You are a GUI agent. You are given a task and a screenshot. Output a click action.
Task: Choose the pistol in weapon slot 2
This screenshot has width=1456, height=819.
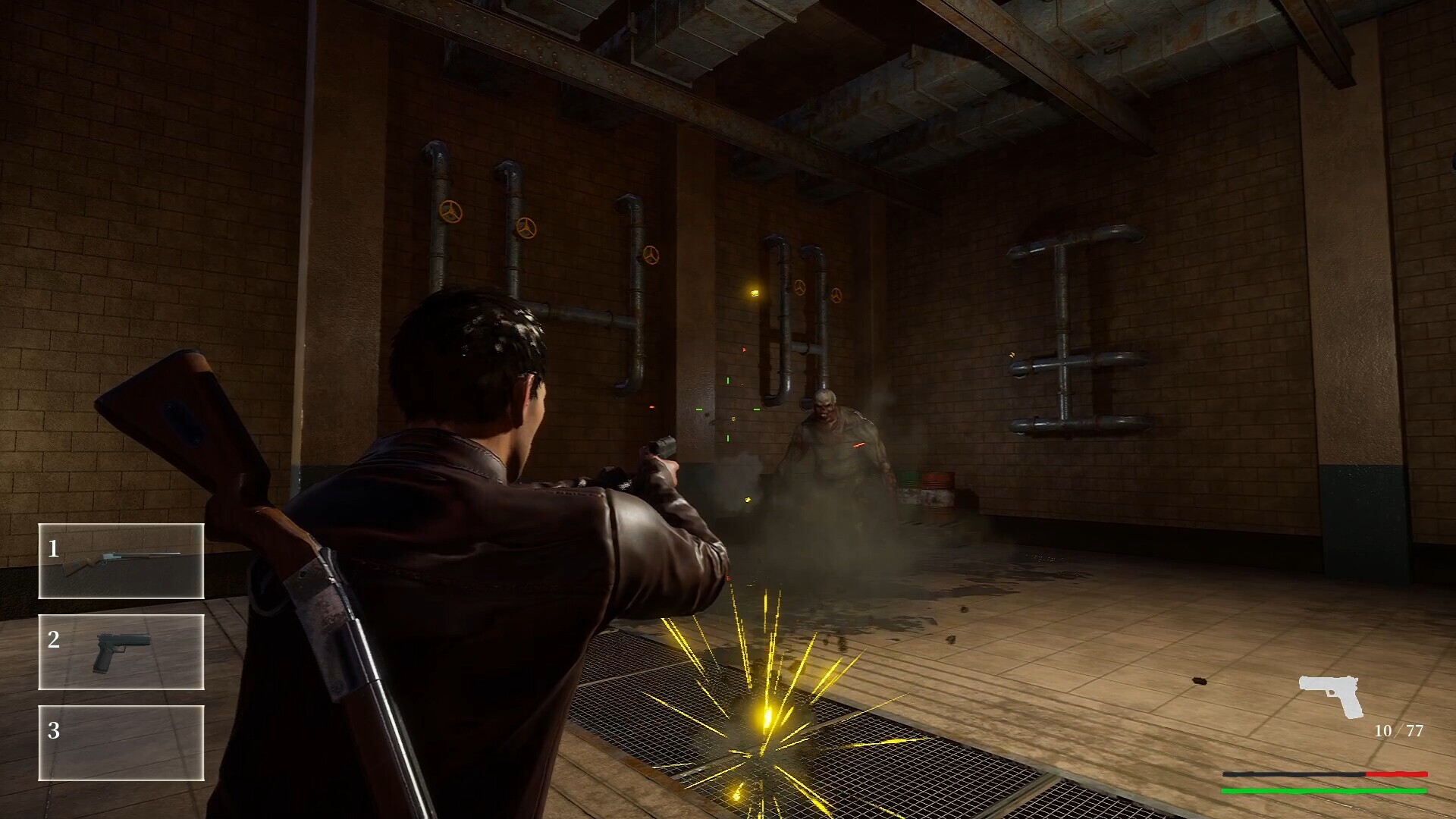click(121, 652)
